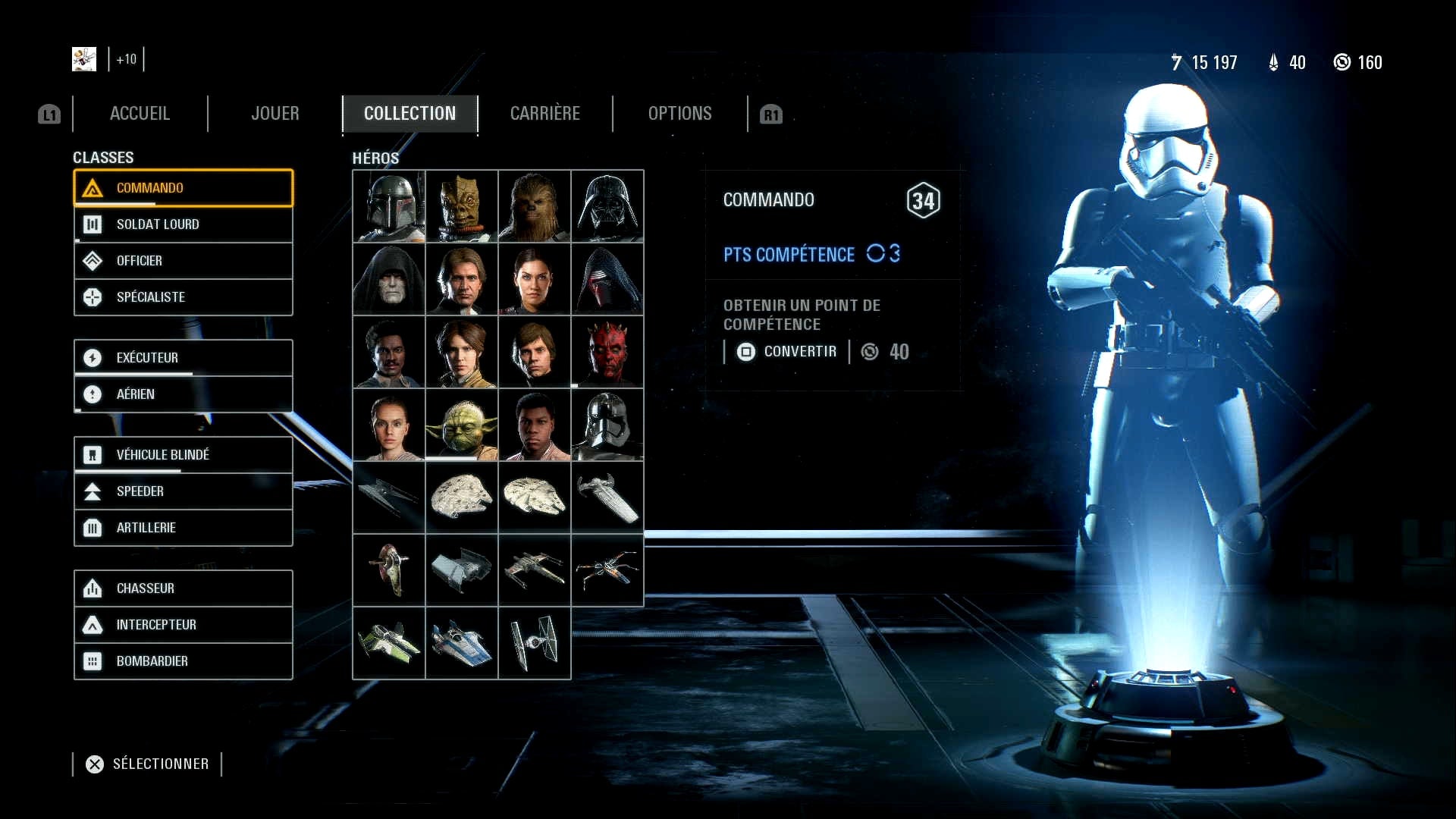This screenshot has height=819, width=1456.
Task: Toggle to the Exécuteur enforcer class
Action: 93,357
